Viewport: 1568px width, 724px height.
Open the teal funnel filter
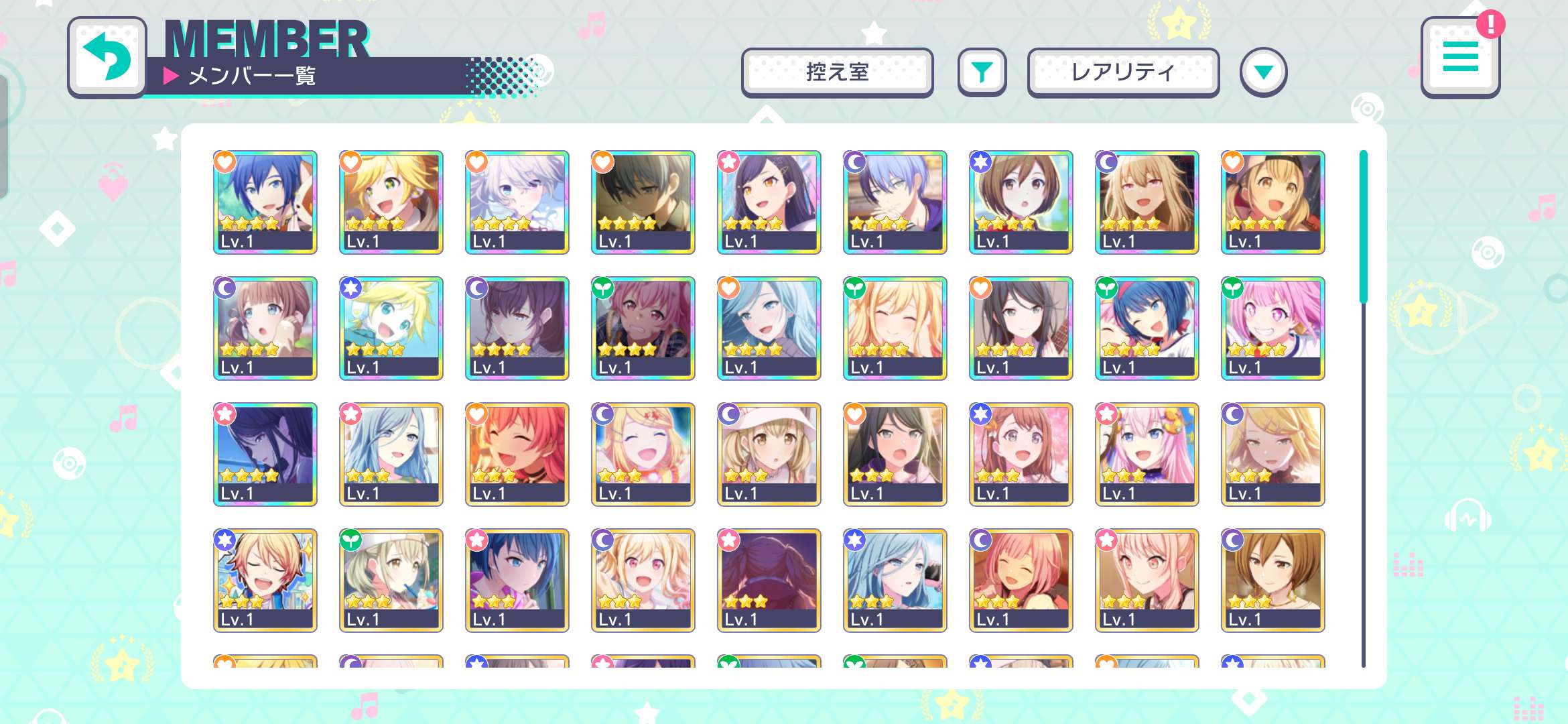click(982, 72)
